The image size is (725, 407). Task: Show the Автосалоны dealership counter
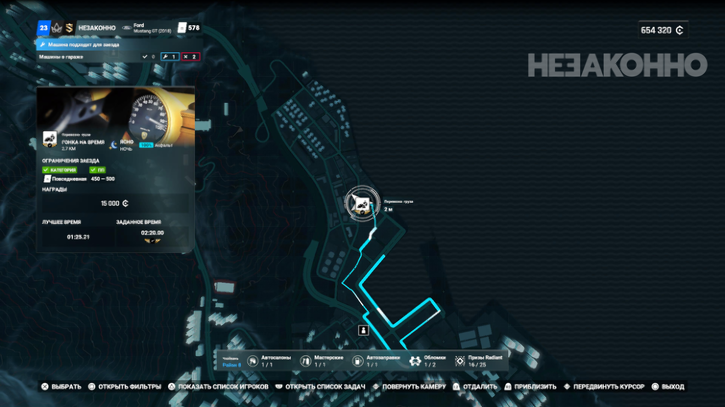pos(268,360)
